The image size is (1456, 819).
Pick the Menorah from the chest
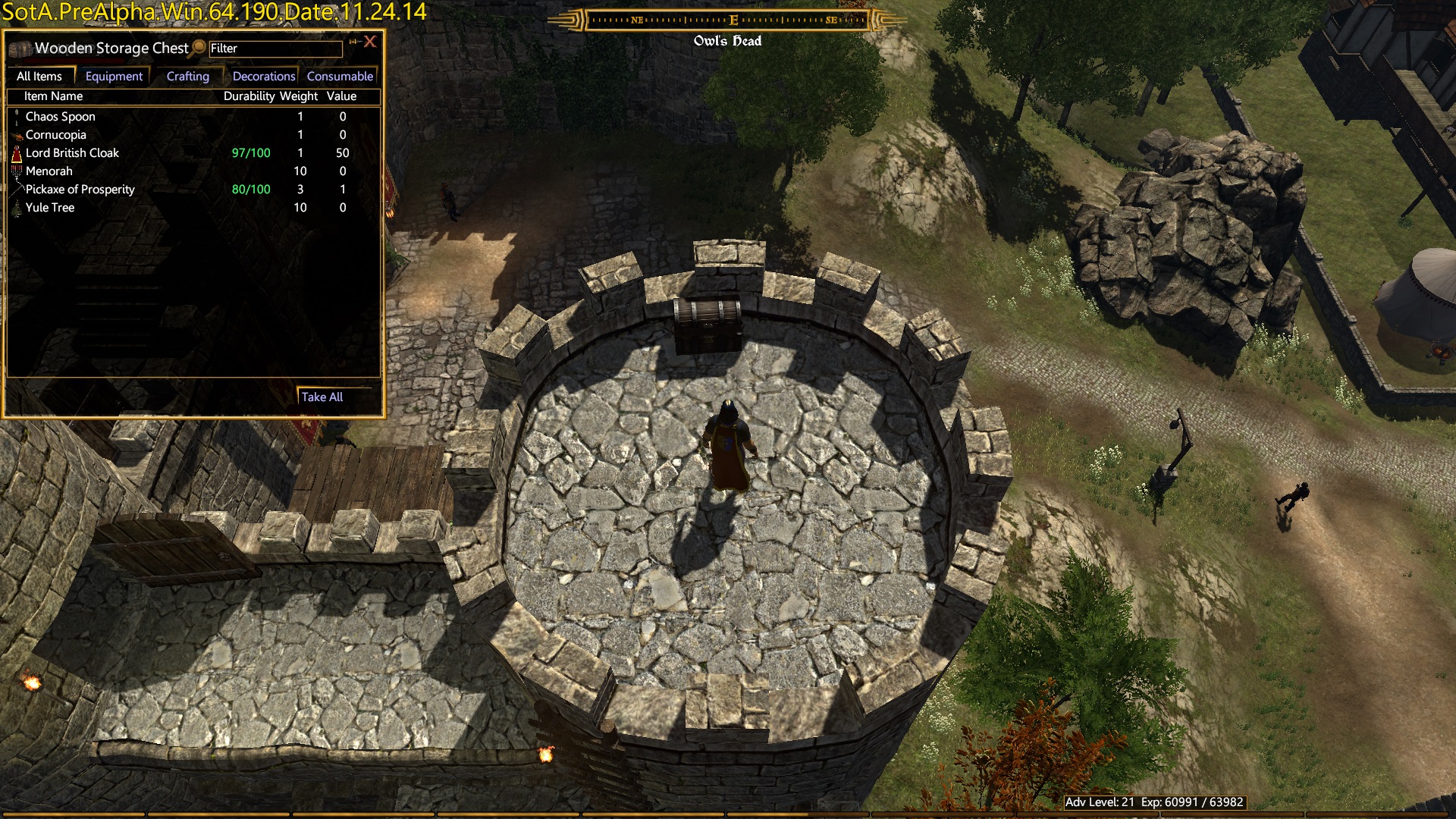(x=49, y=171)
